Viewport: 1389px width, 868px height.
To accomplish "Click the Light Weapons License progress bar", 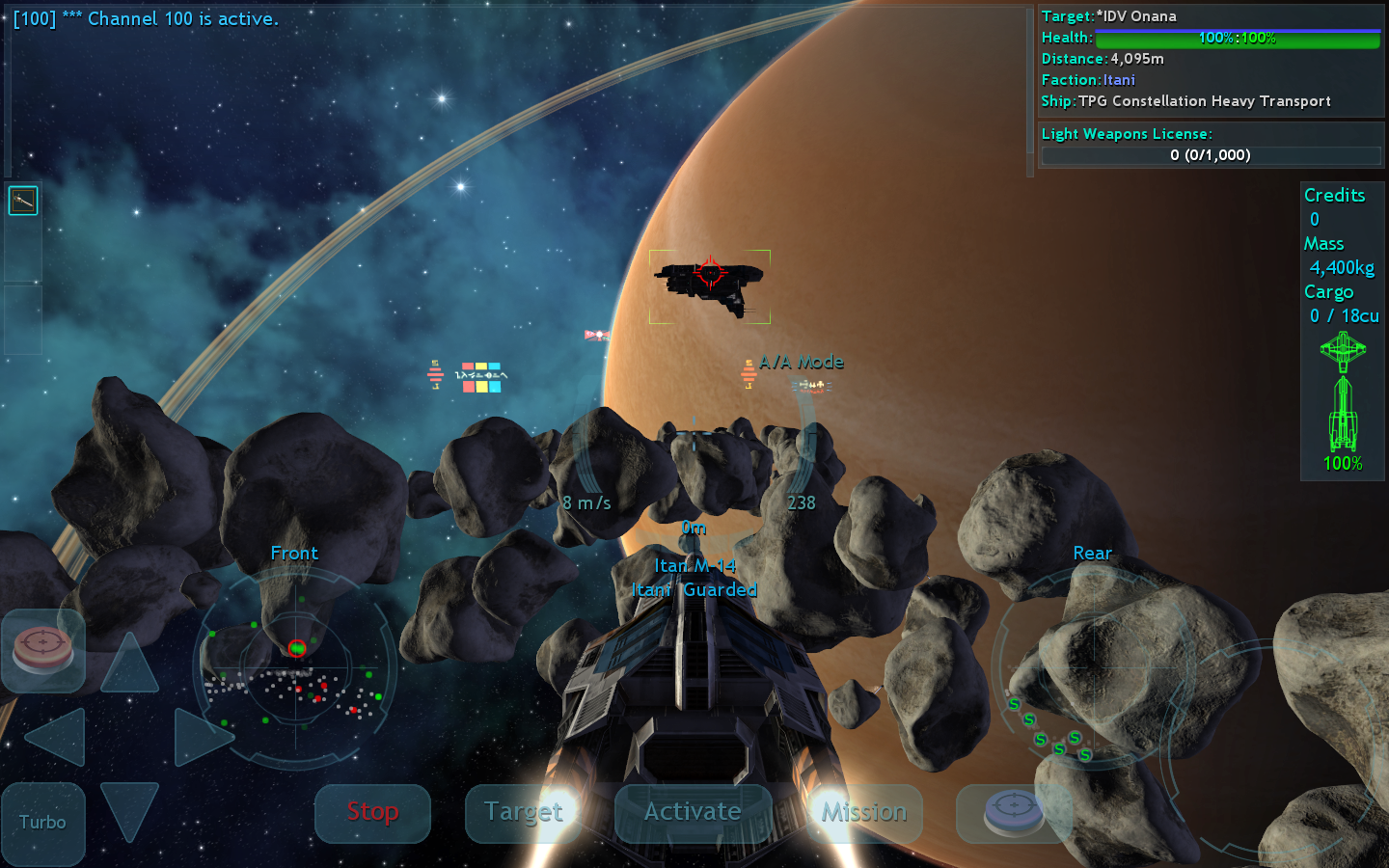I will point(1211,154).
